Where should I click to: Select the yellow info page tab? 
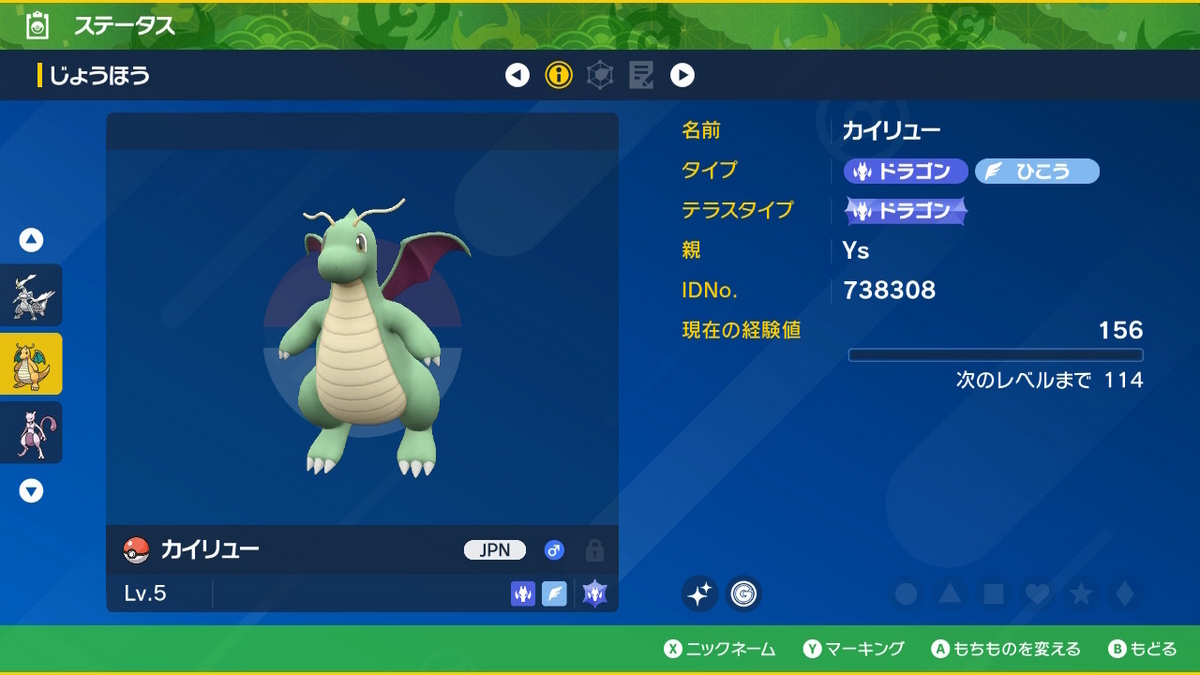tap(559, 75)
